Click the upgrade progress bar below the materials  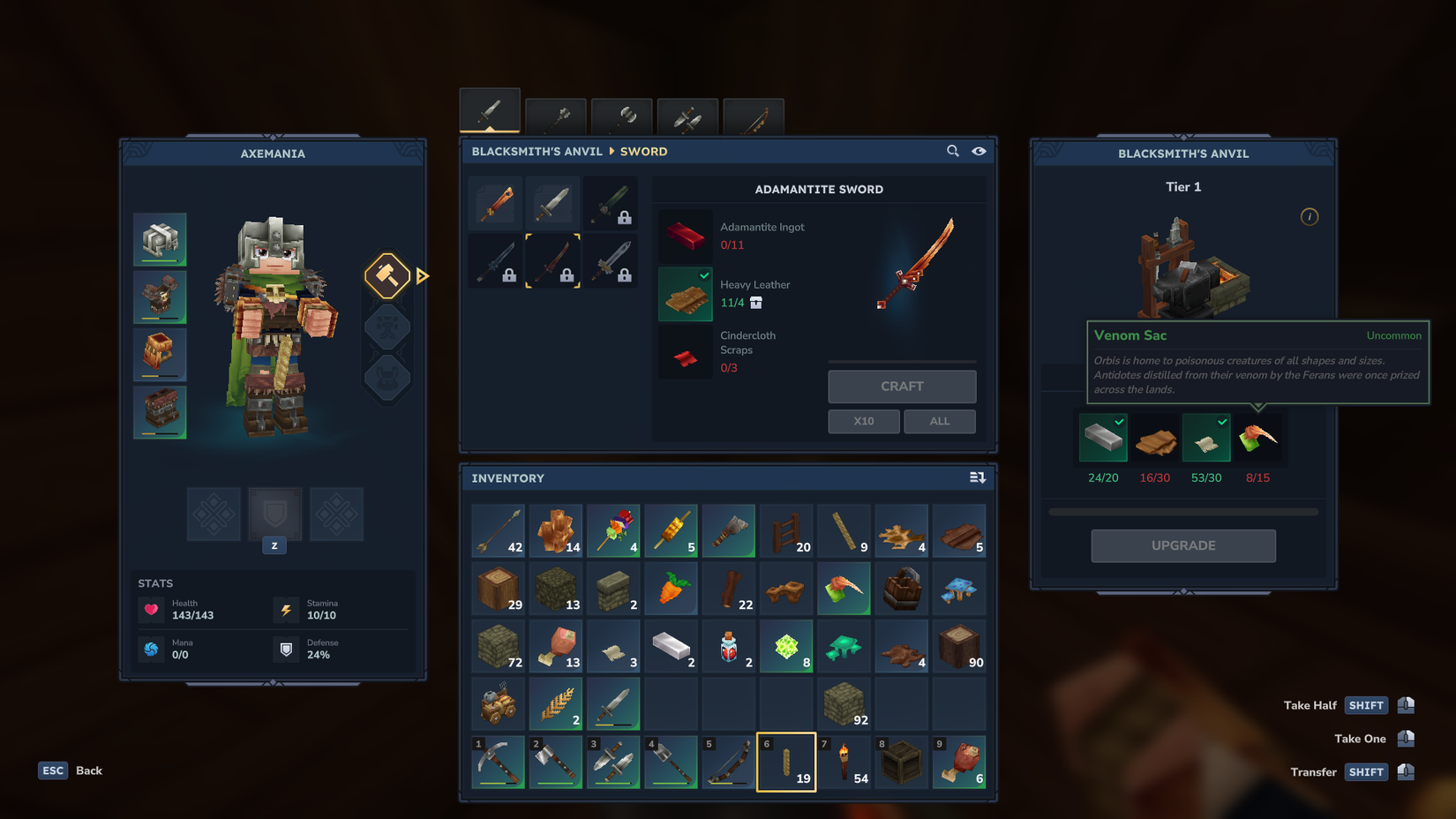1182,511
